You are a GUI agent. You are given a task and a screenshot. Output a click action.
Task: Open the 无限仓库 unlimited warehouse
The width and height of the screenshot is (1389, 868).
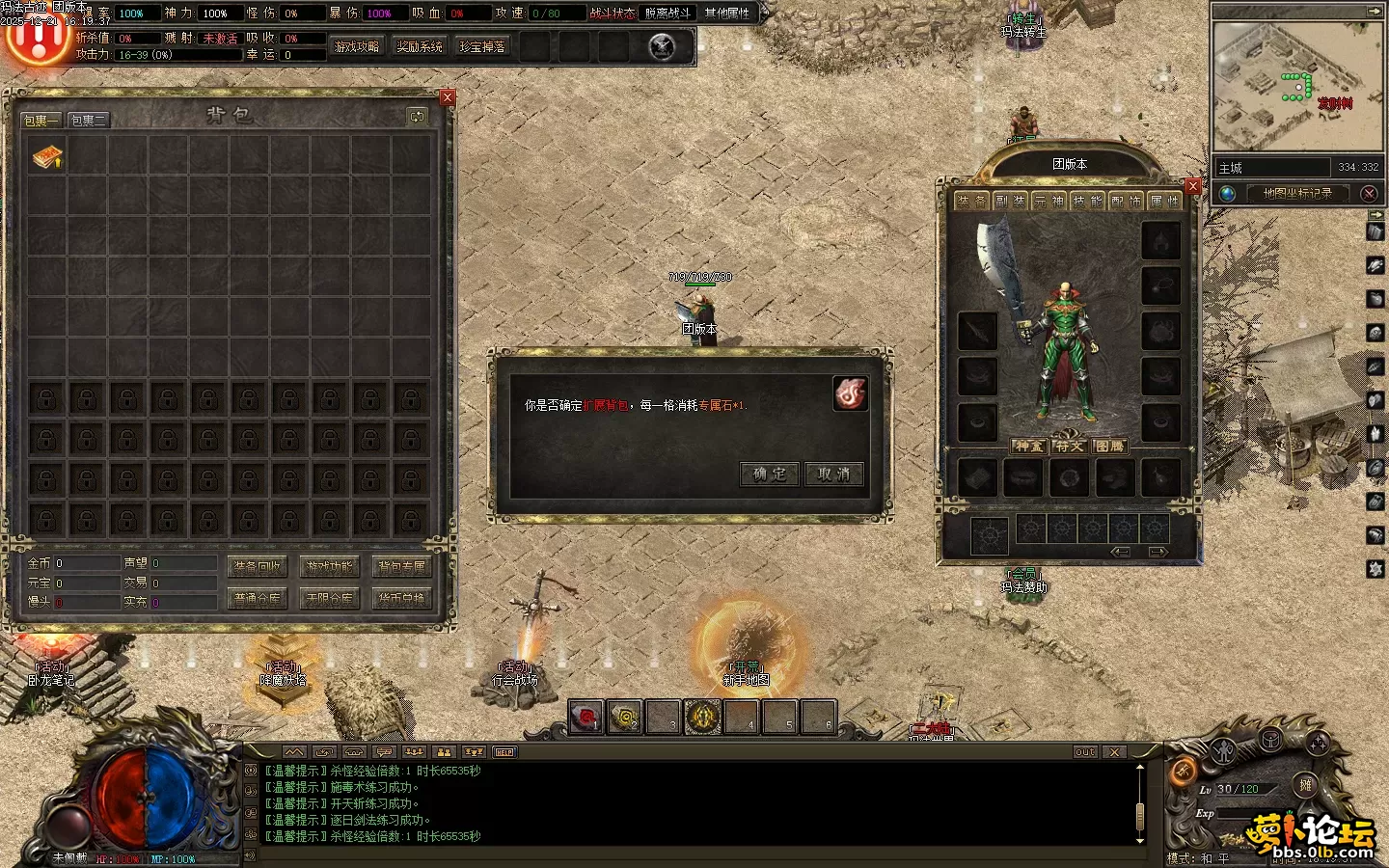pyautogui.click(x=330, y=598)
